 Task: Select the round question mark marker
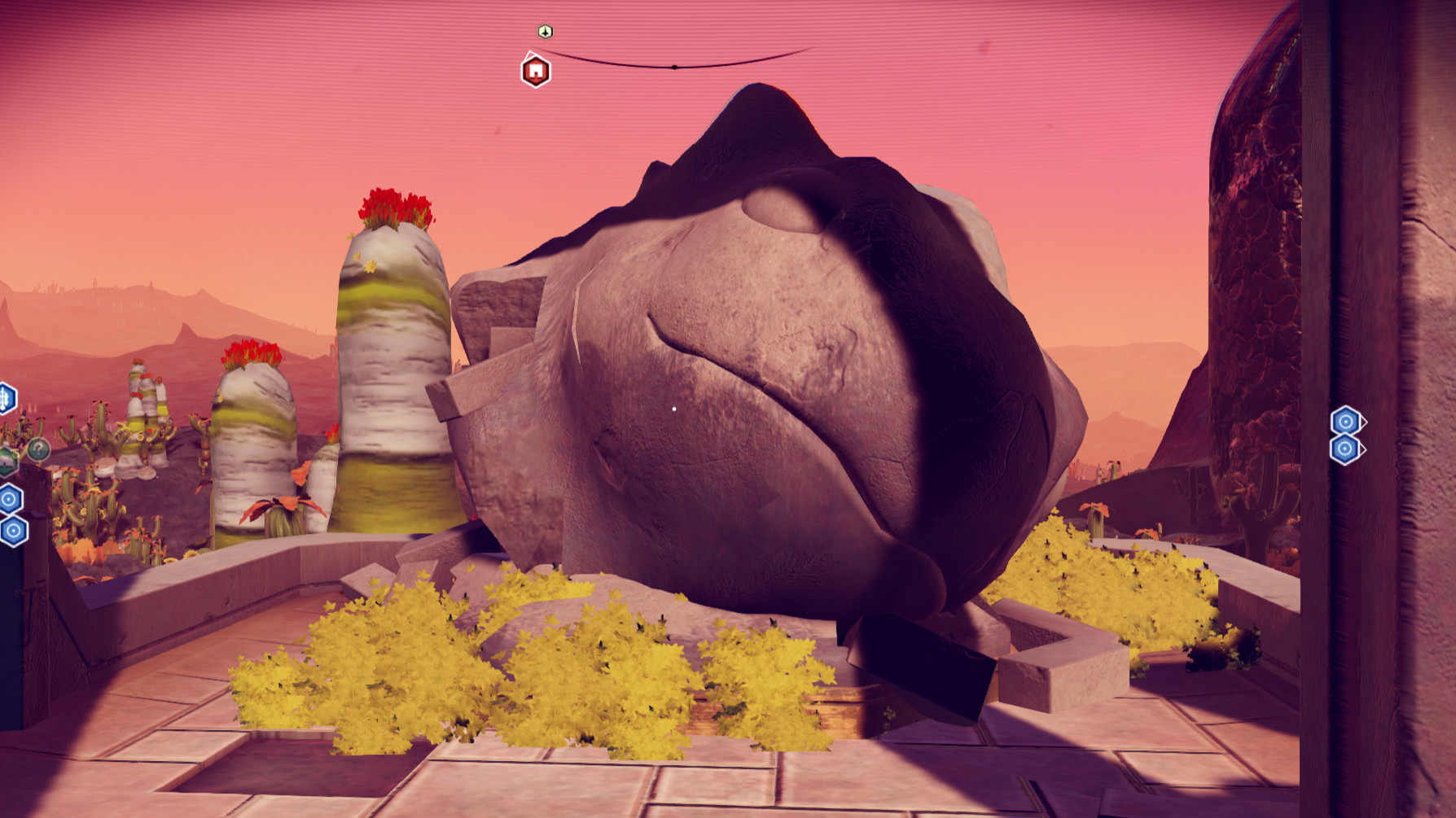38,448
